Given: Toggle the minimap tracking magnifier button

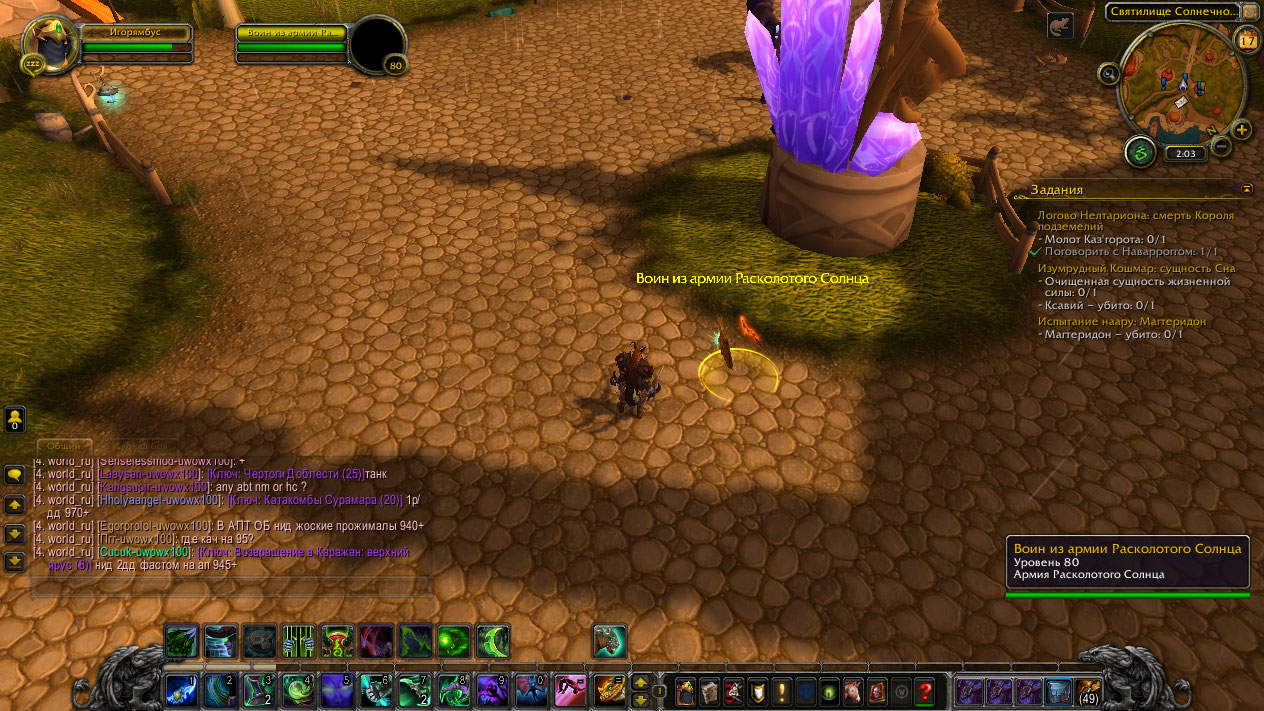Looking at the screenshot, I should tap(1108, 73).
